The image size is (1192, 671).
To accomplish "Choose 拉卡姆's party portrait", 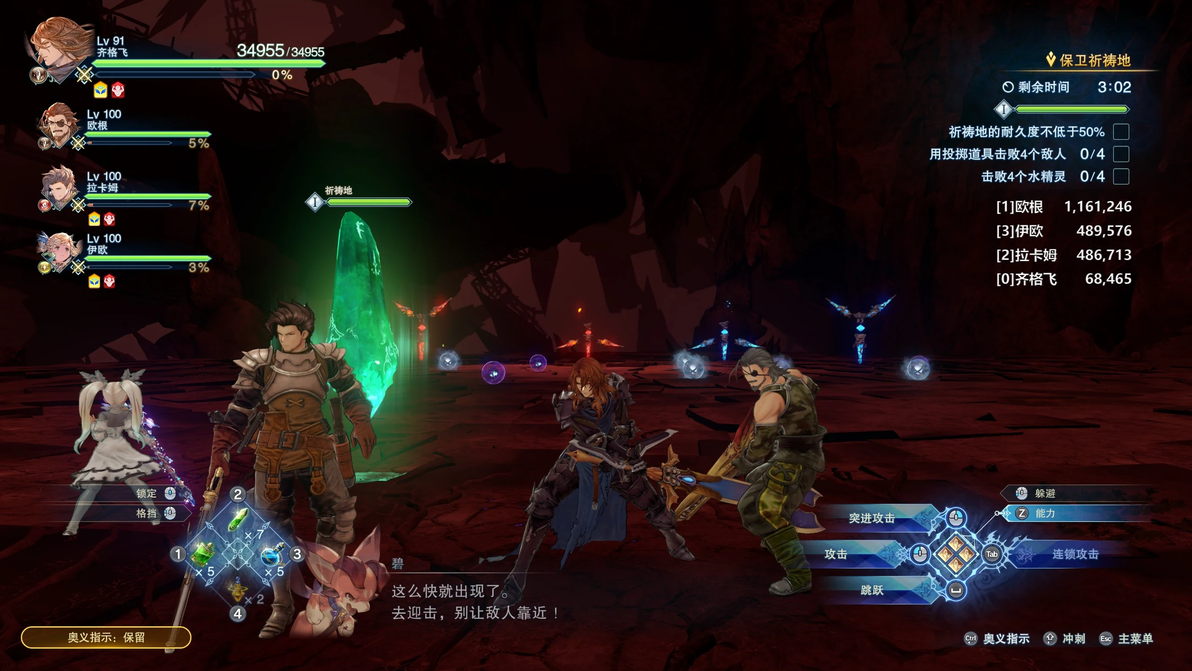I will click(x=59, y=187).
